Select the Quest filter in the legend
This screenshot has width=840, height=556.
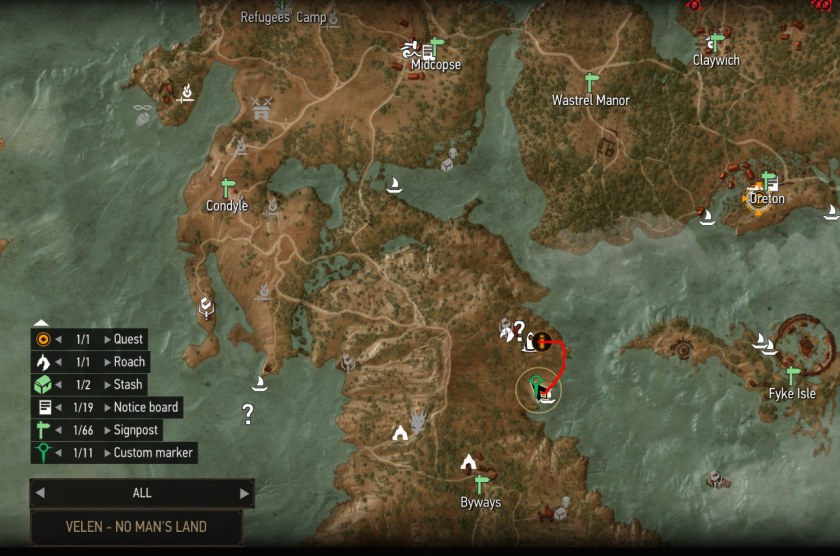tap(129, 339)
